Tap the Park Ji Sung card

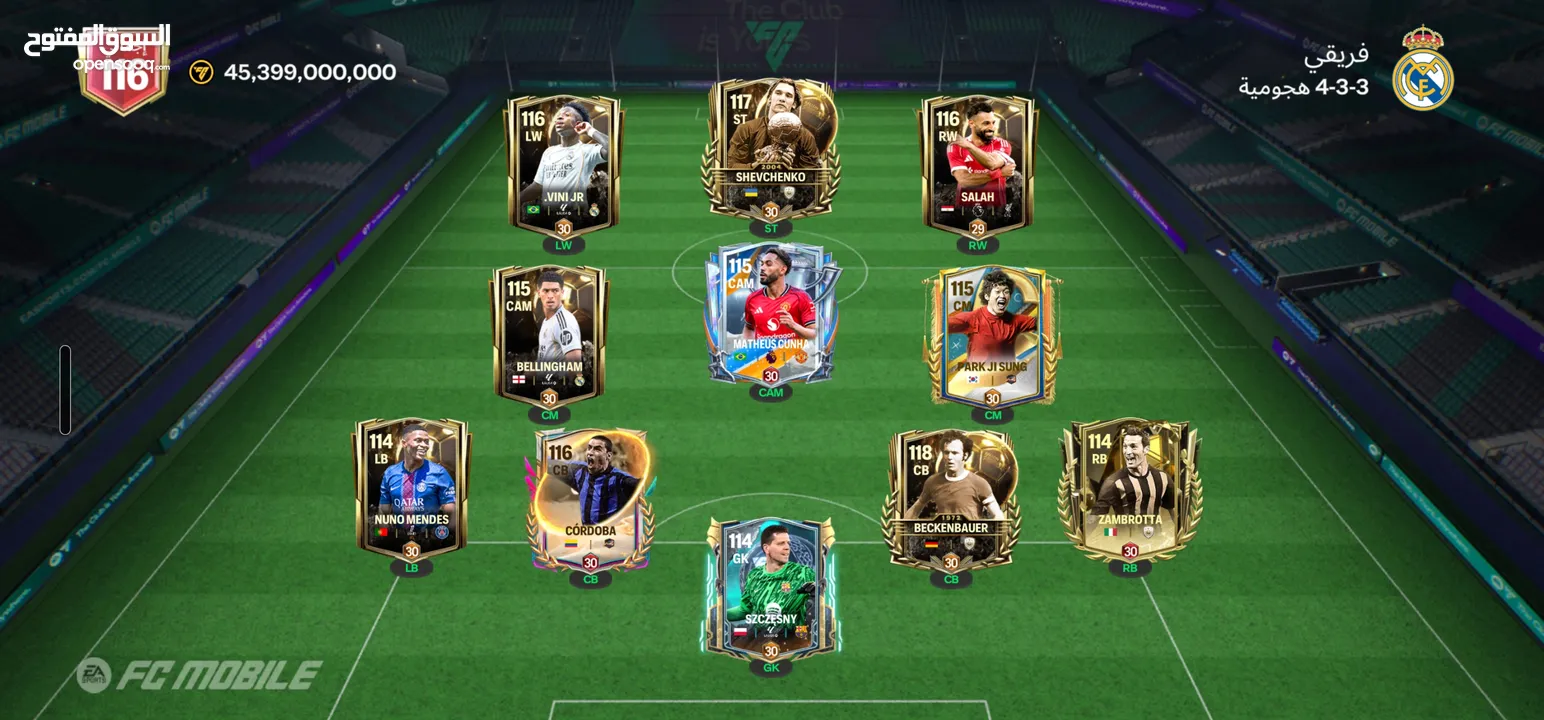[992, 335]
